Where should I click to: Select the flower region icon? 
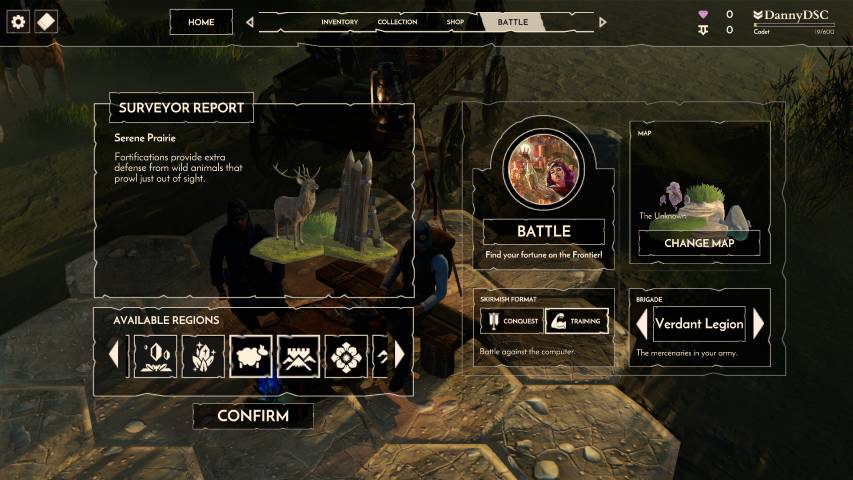(x=346, y=355)
